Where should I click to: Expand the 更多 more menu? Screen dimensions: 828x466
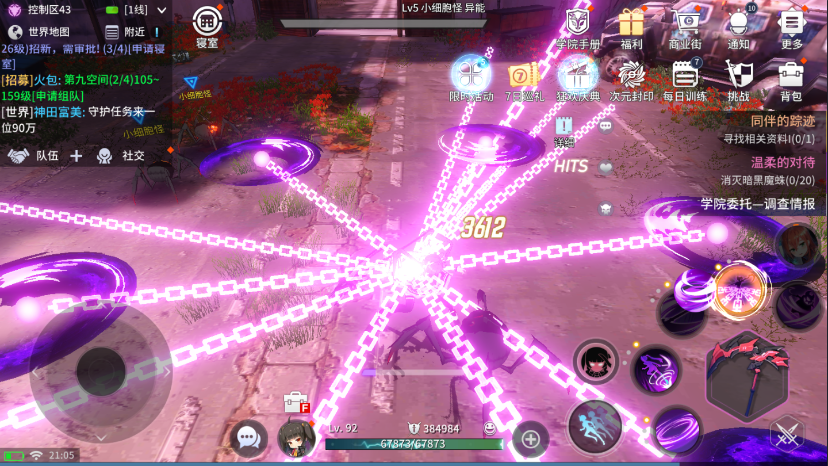(792, 27)
